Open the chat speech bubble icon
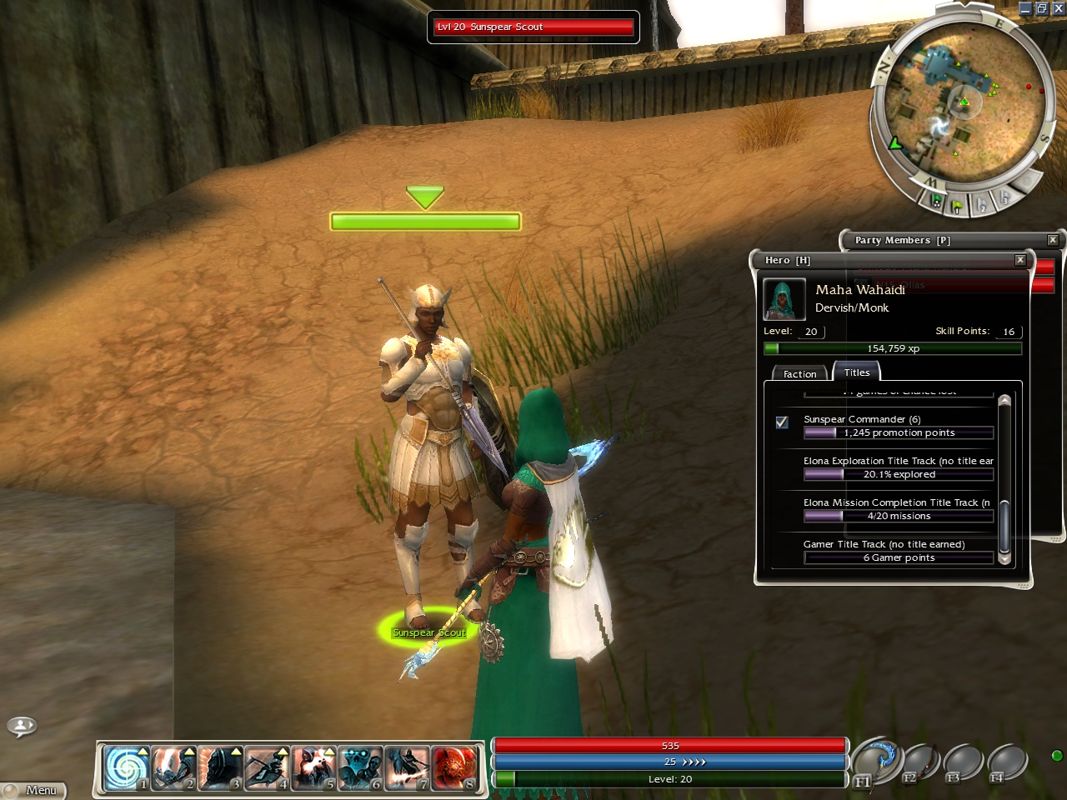 22,726
